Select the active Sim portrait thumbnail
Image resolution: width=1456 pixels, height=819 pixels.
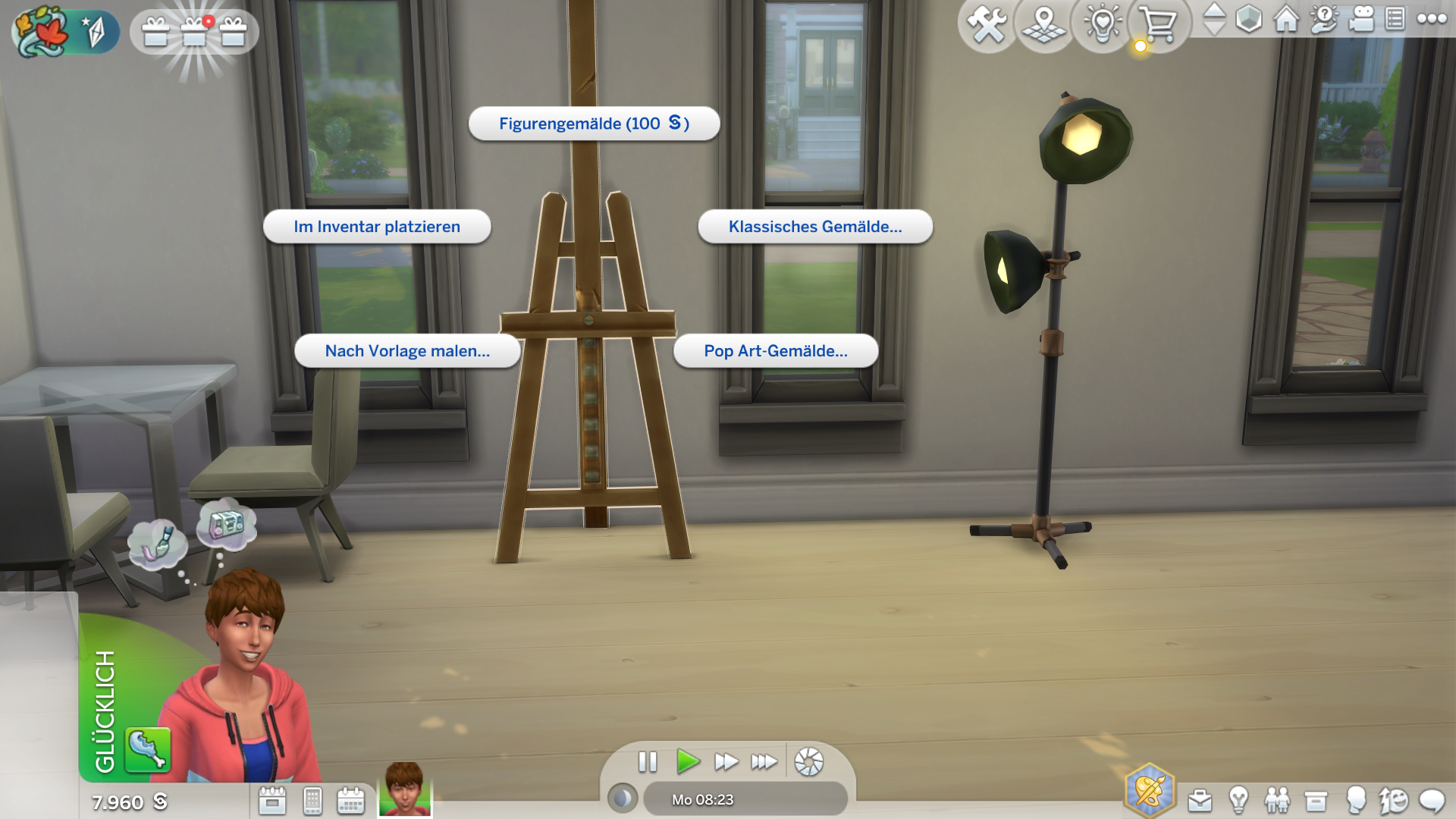tap(405, 789)
